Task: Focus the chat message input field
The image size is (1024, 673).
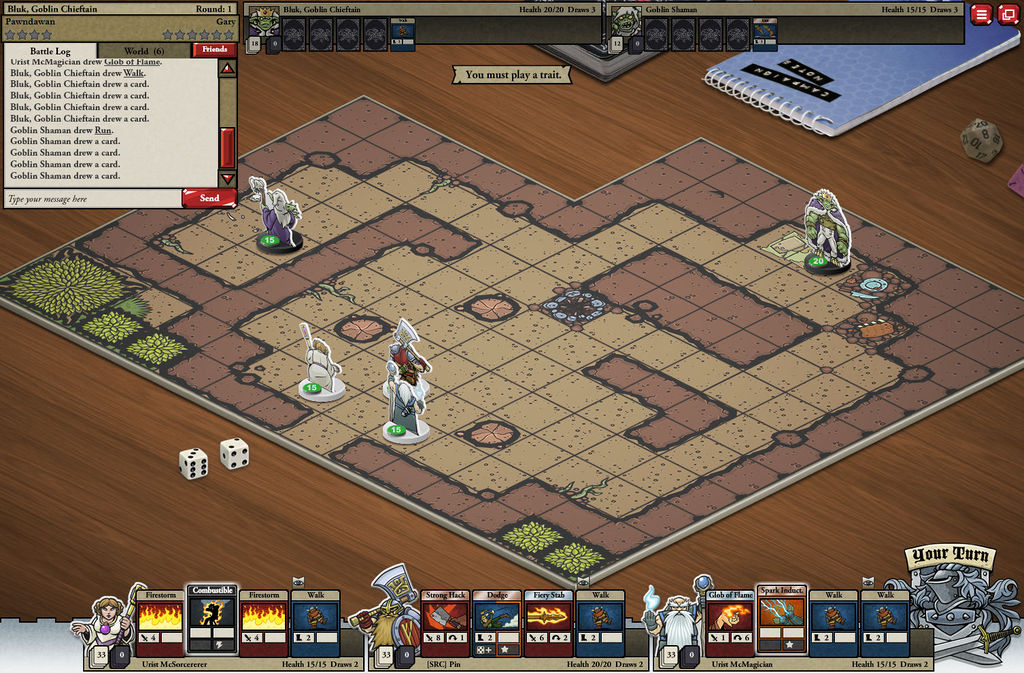Action: (92, 199)
